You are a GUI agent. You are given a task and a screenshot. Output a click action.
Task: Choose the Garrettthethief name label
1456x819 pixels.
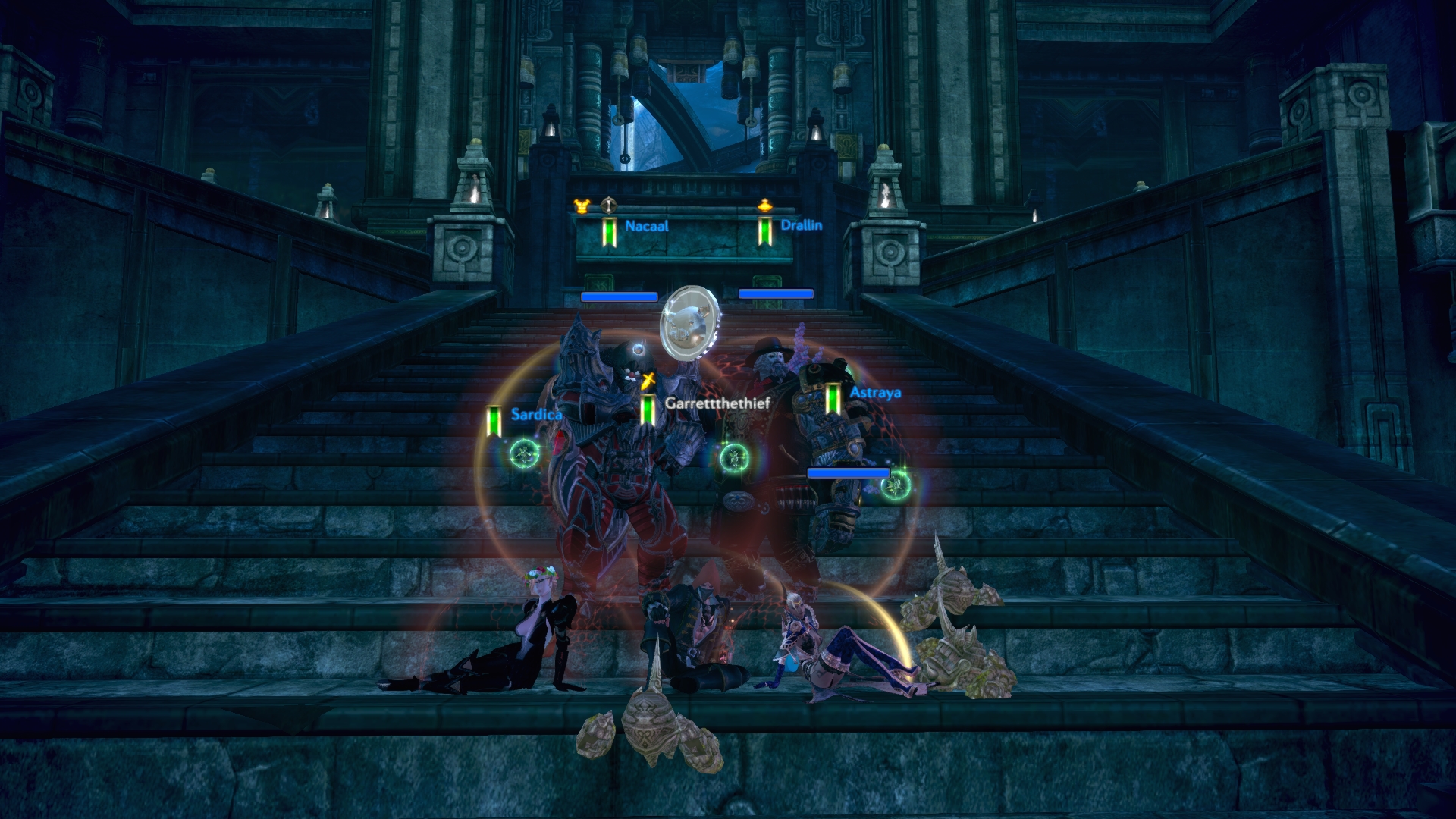pyautogui.click(x=717, y=403)
